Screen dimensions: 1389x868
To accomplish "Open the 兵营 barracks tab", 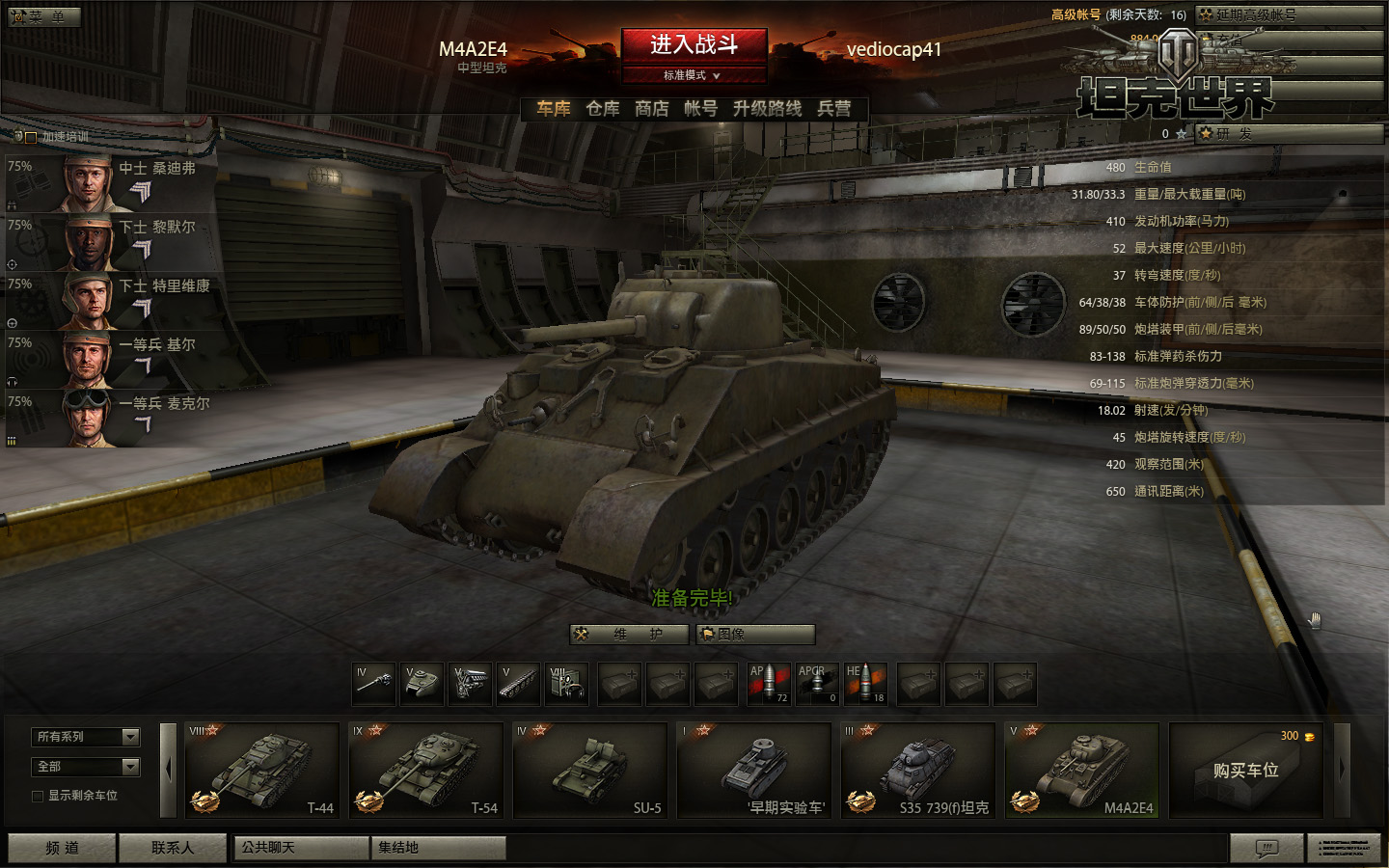I will (834, 109).
